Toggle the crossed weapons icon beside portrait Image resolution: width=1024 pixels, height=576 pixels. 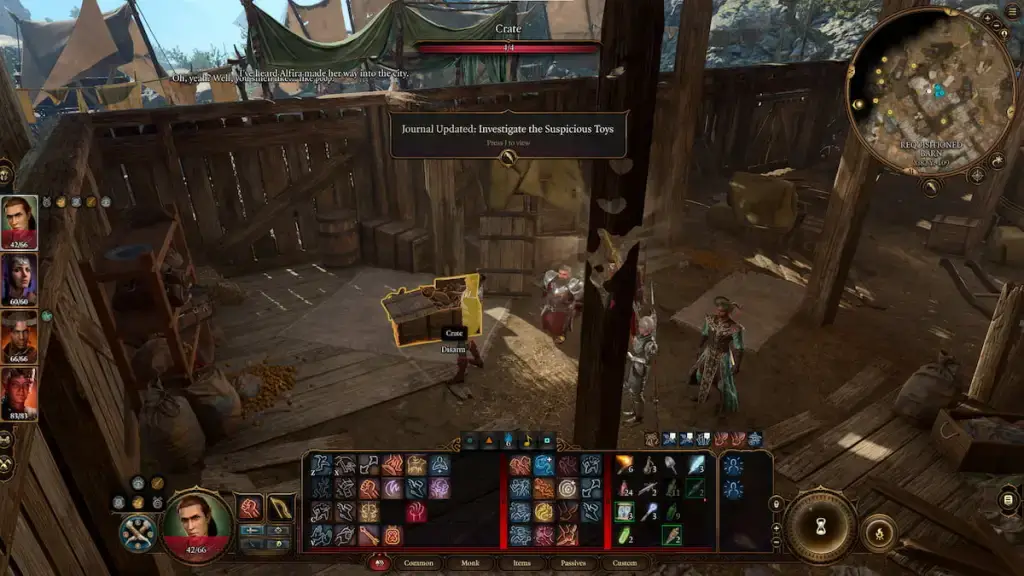pyautogui.click(x=137, y=532)
